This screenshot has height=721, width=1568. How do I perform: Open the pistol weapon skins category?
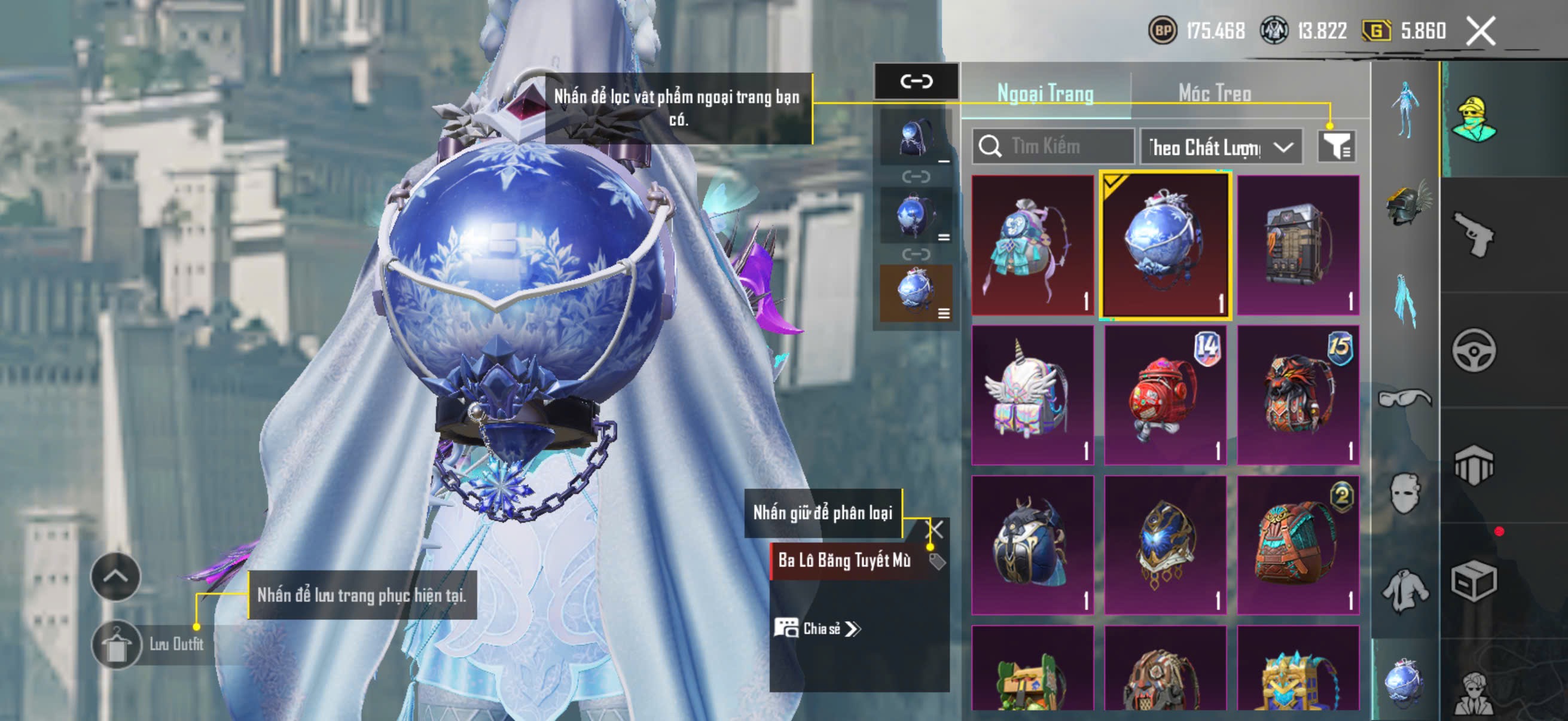click(1474, 234)
